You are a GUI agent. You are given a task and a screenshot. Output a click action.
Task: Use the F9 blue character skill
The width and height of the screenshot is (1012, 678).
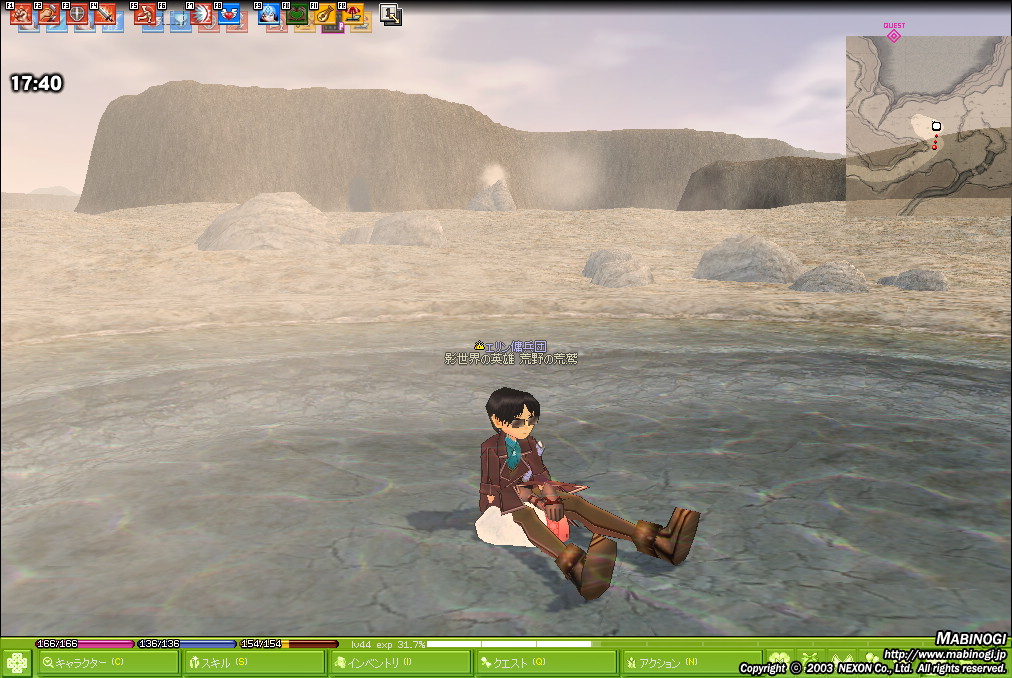269,14
